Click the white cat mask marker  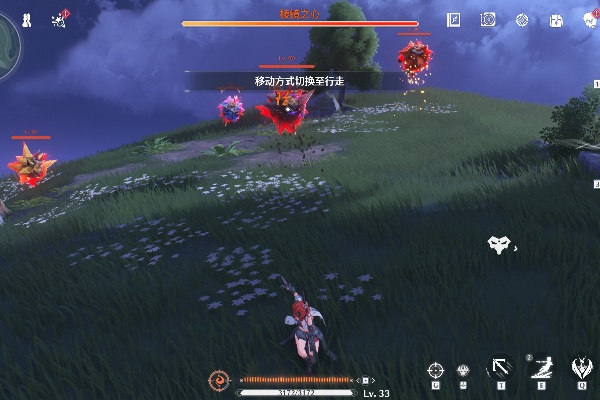498,243
